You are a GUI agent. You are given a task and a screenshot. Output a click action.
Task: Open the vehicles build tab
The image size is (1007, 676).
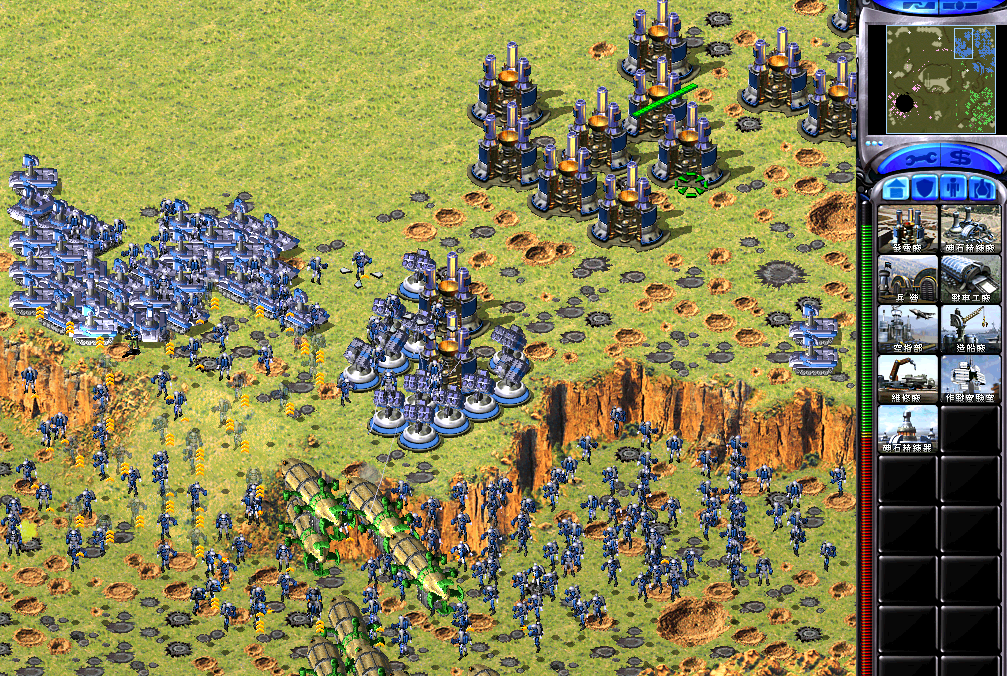click(982, 187)
